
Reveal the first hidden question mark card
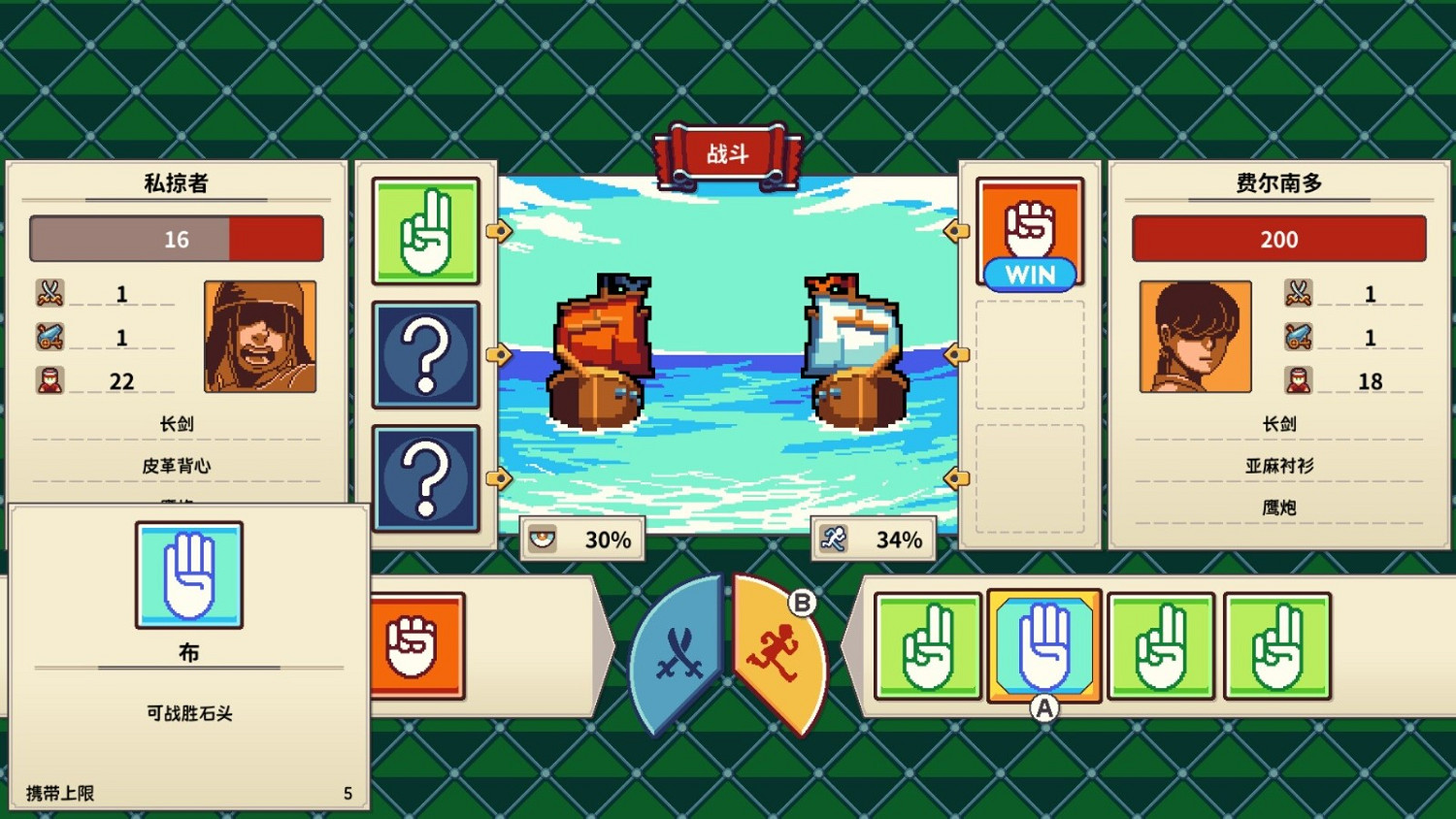[x=425, y=354]
